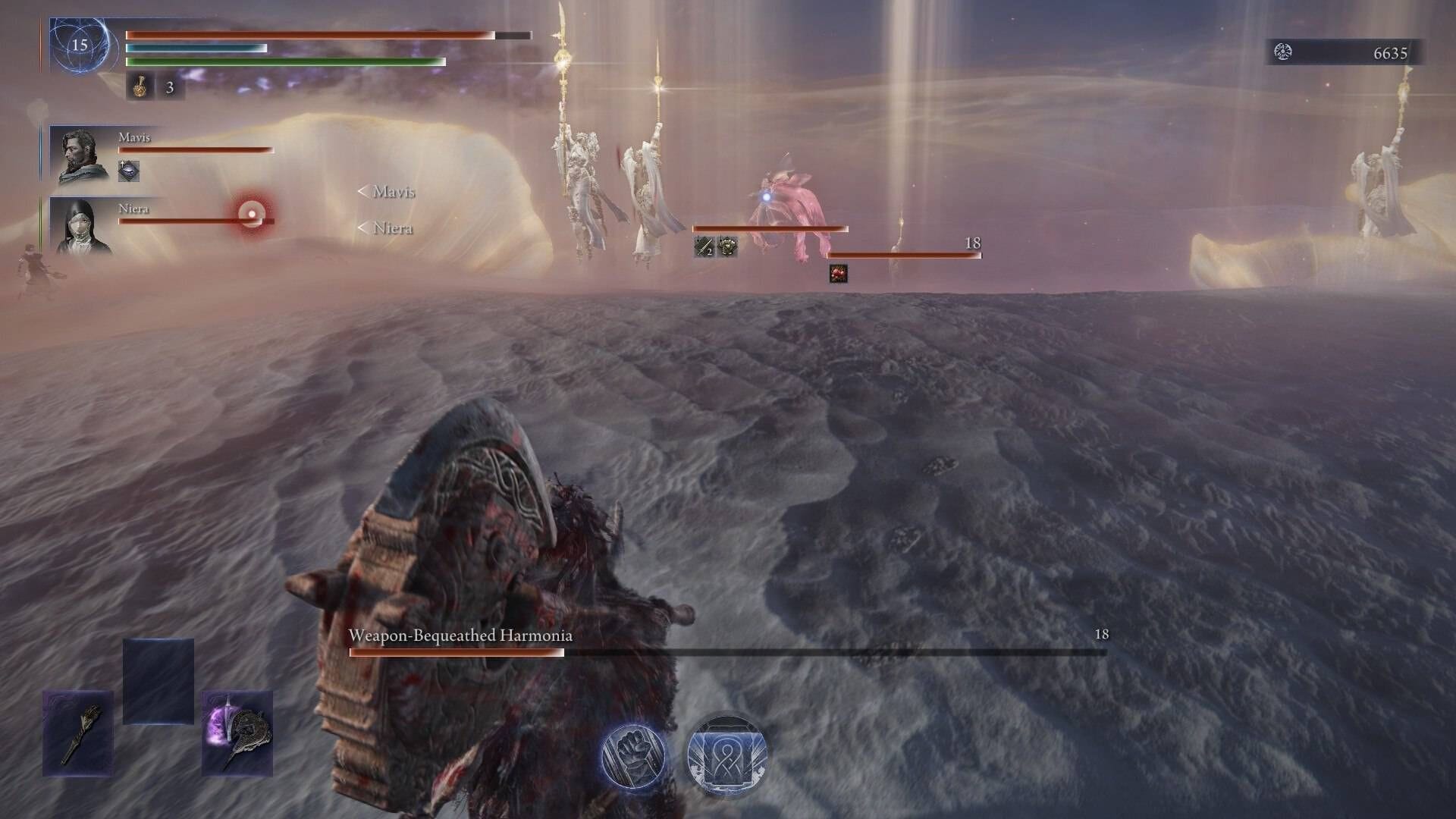Activate the Ultimate Art emblem icon
The width and height of the screenshot is (1456, 819).
pyautogui.click(x=726, y=752)
